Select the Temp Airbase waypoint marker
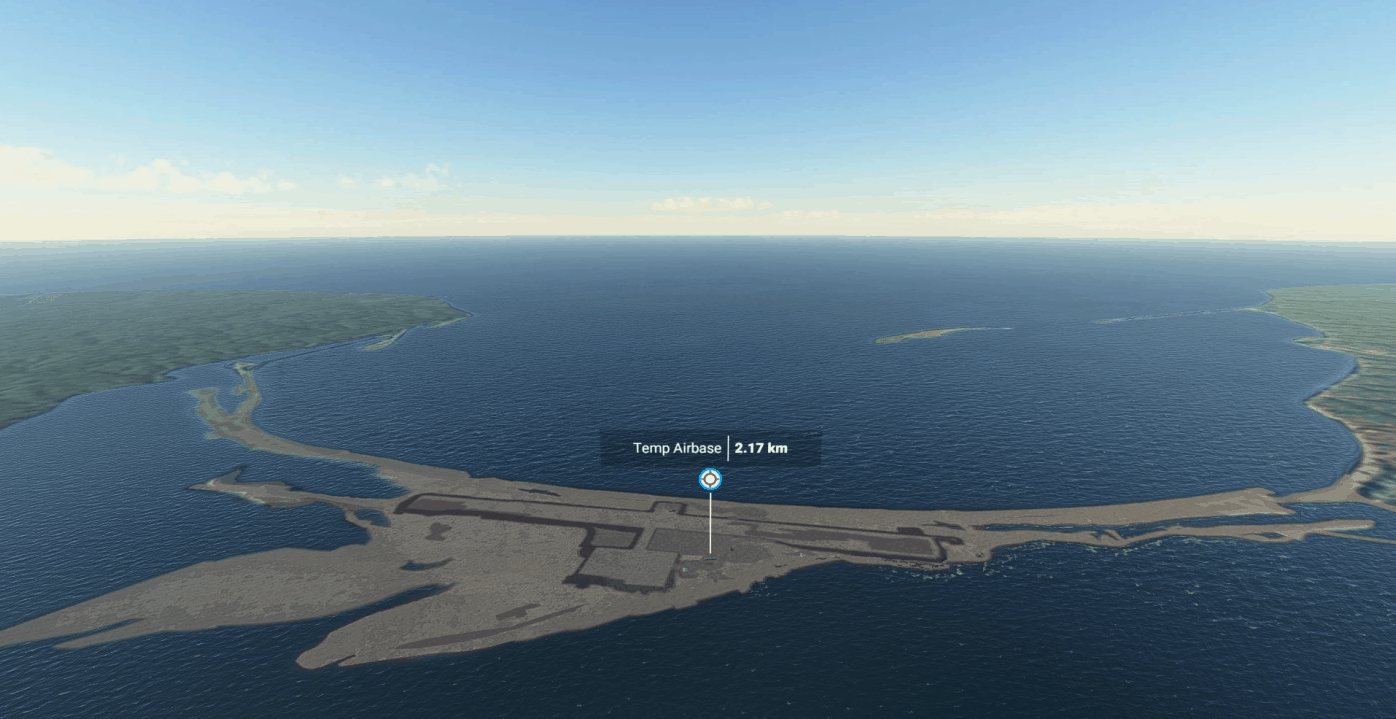The height and width of the screenshot is (719, 1396). coord(710,479)
